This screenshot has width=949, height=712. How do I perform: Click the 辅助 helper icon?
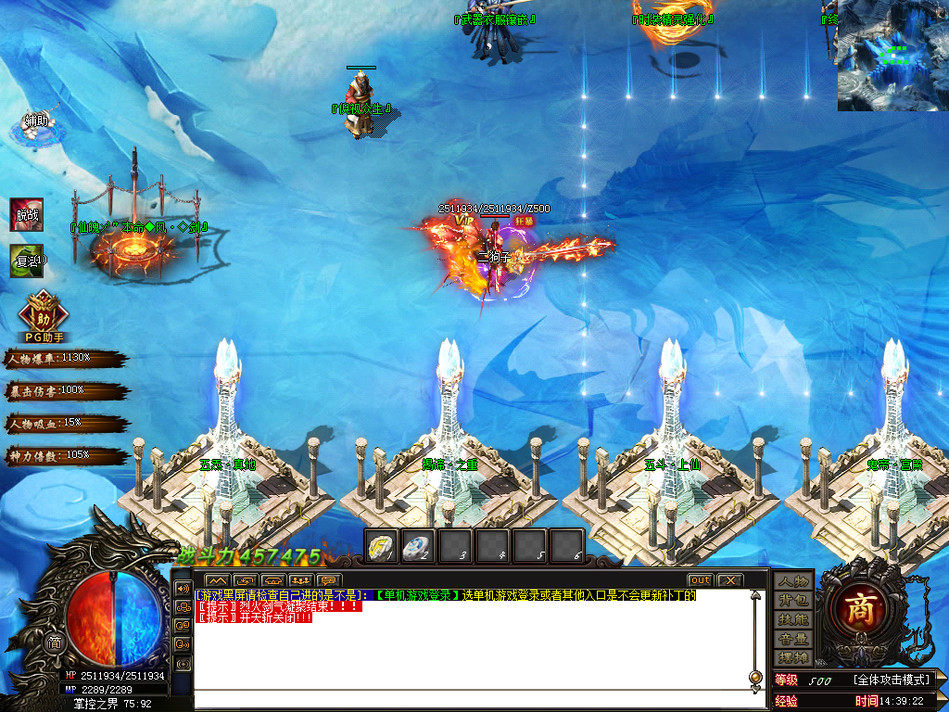tap(35, 124)
